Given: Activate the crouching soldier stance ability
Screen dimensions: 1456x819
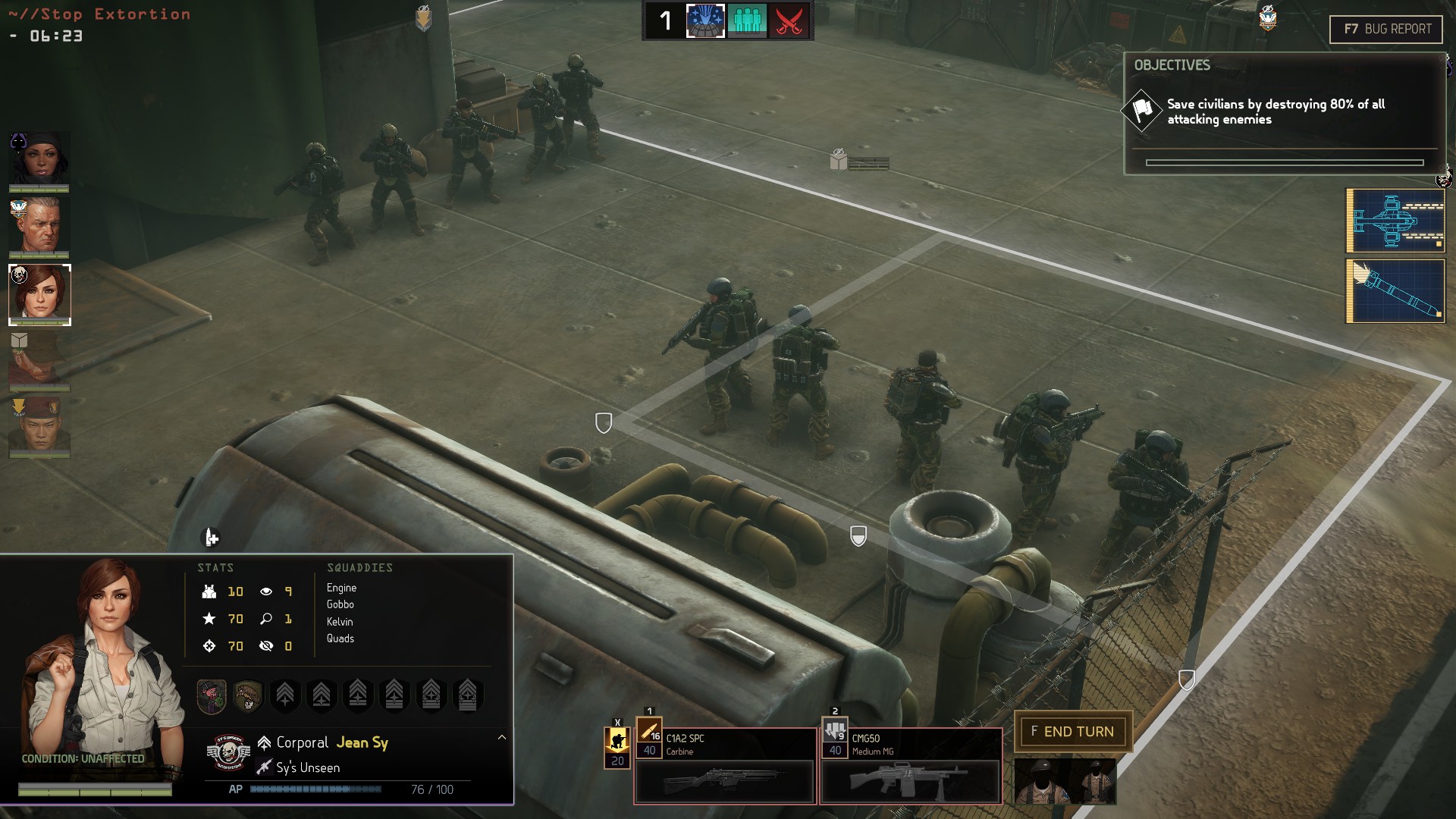Looking at the screenshot, I should [x=617, y=741].
